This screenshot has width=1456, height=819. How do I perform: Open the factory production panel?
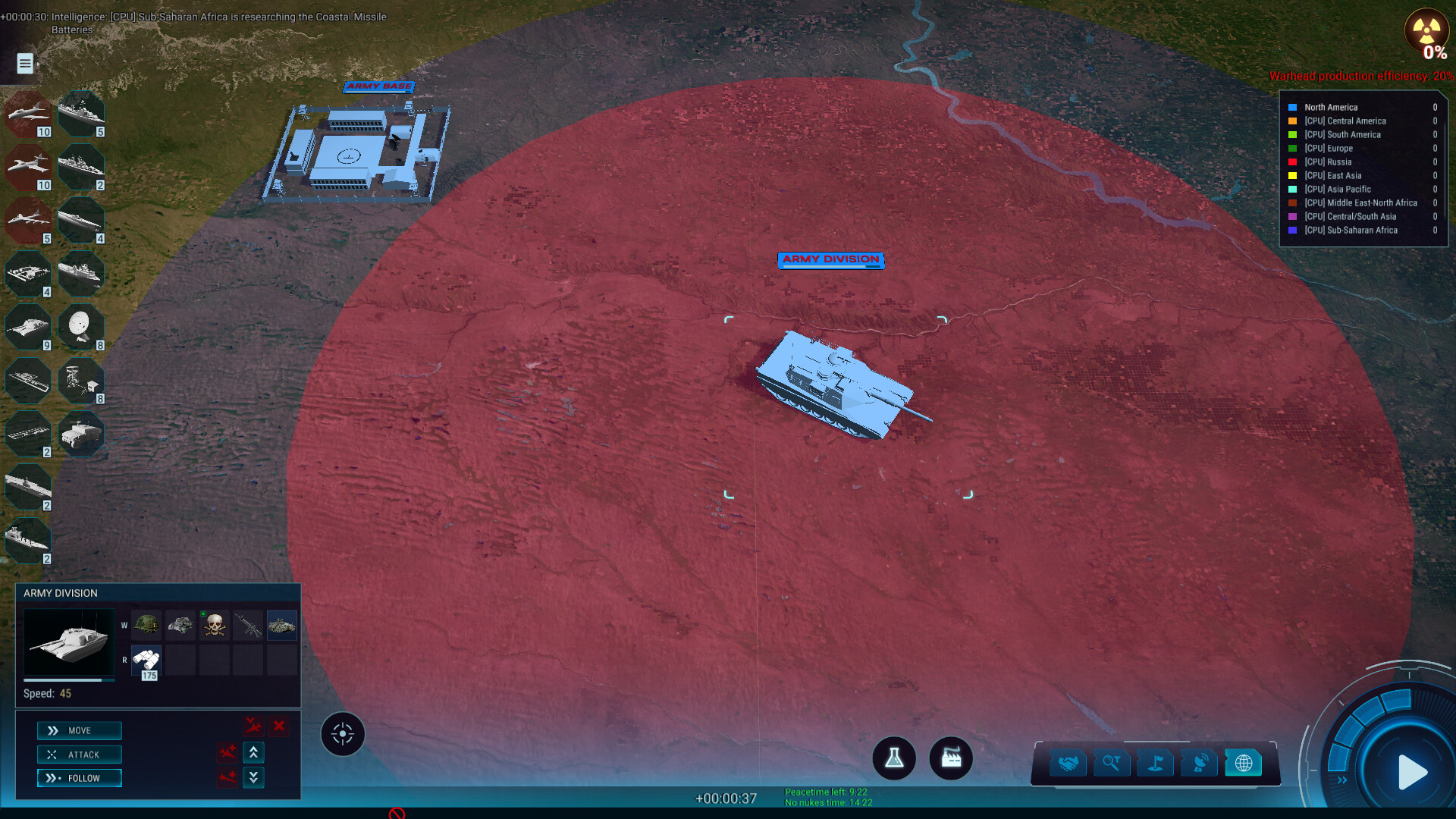pos(951,758)
